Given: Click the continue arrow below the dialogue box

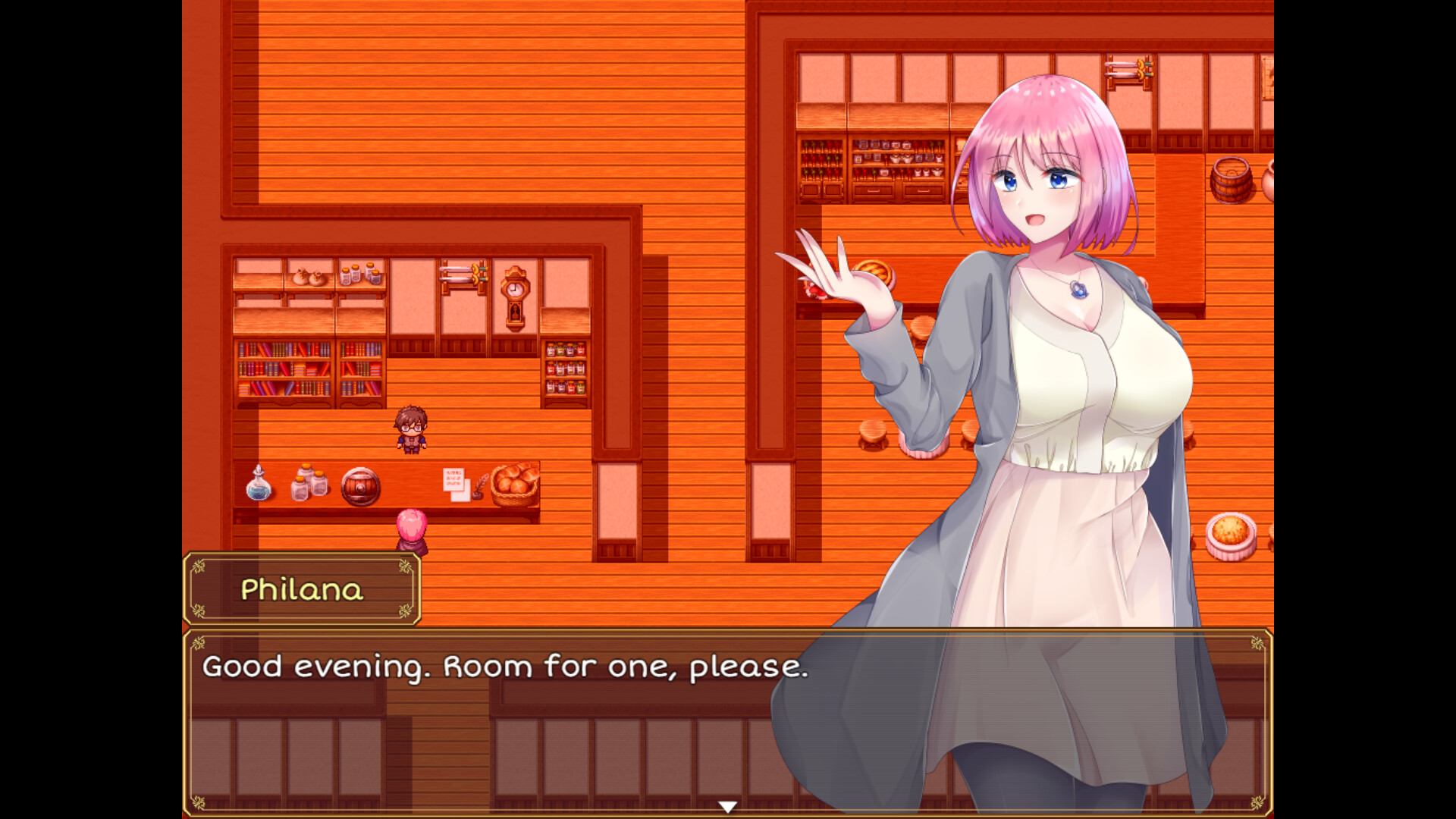Looking at the screenshot, I should [729, 805].
